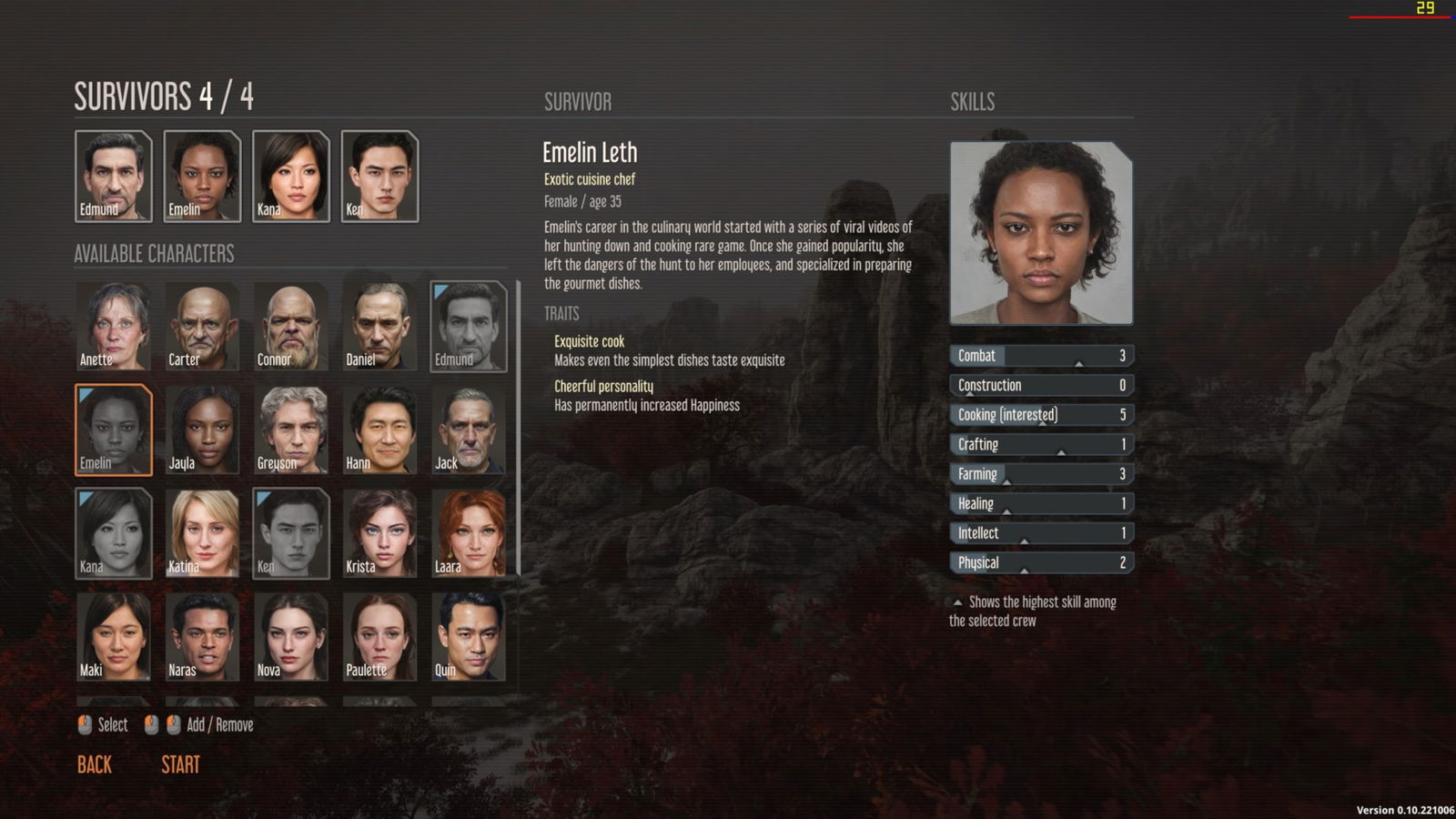The width and height of the screenshot is (1456, 819).
Task: Click the Combat skill level bar
Action: (1040, 356)
